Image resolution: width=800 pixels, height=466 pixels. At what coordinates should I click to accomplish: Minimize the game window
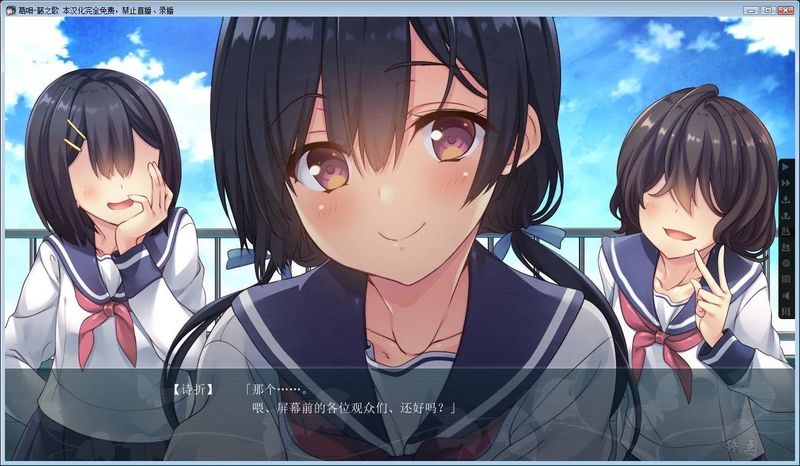(744, 9)
